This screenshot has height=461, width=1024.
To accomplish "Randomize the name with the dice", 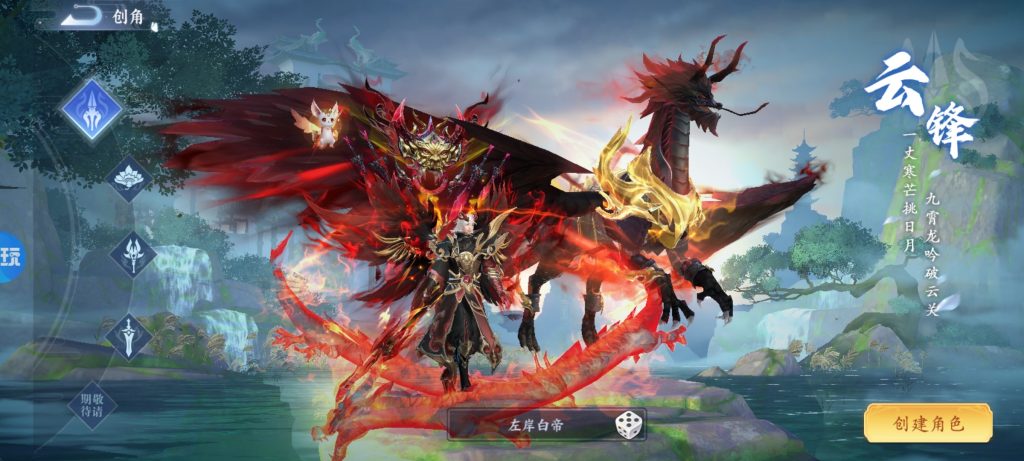I will coord(628,424).
